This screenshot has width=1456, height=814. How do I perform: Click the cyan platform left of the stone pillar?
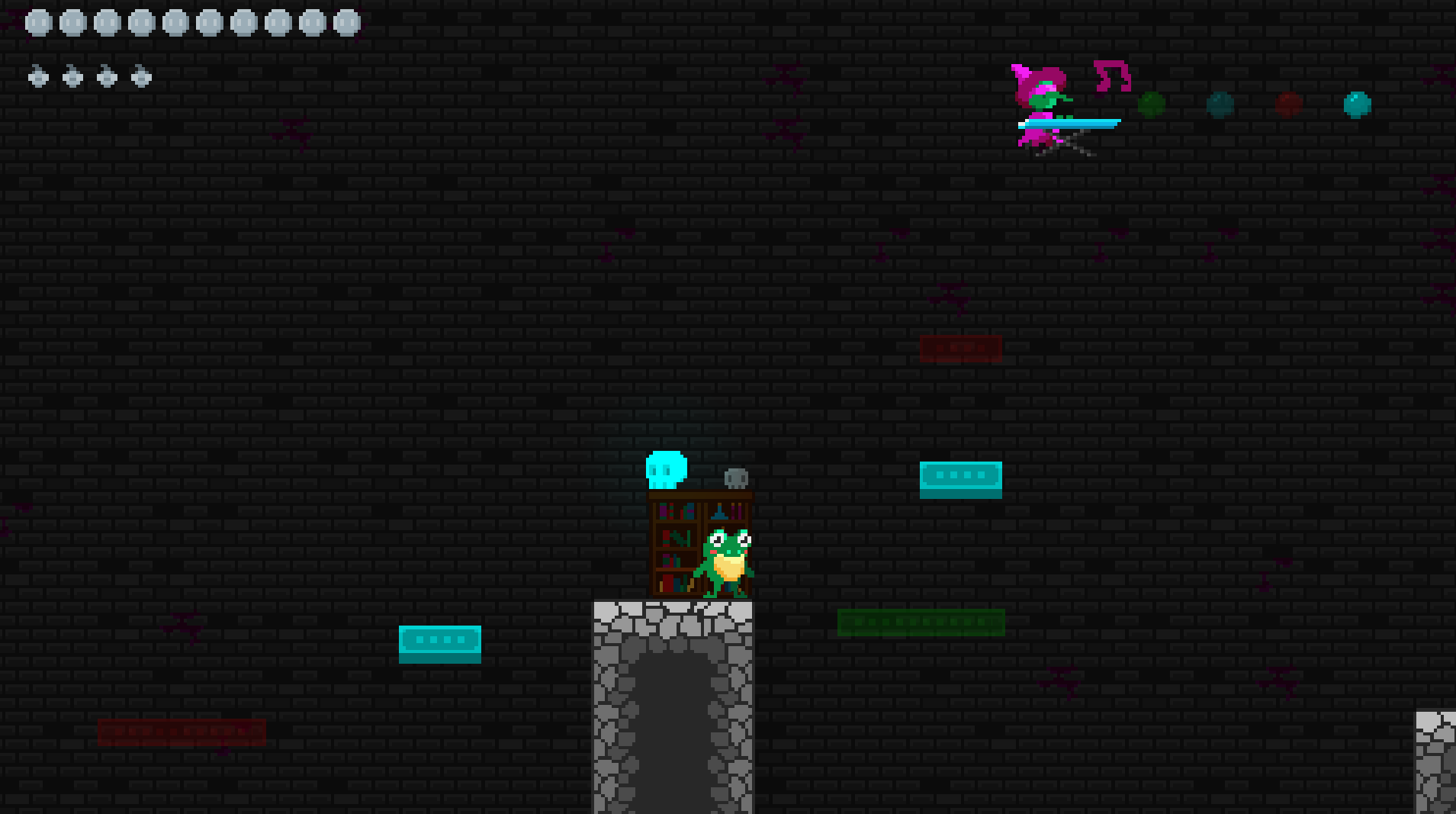pyautogui.click(x=439, y=642)
